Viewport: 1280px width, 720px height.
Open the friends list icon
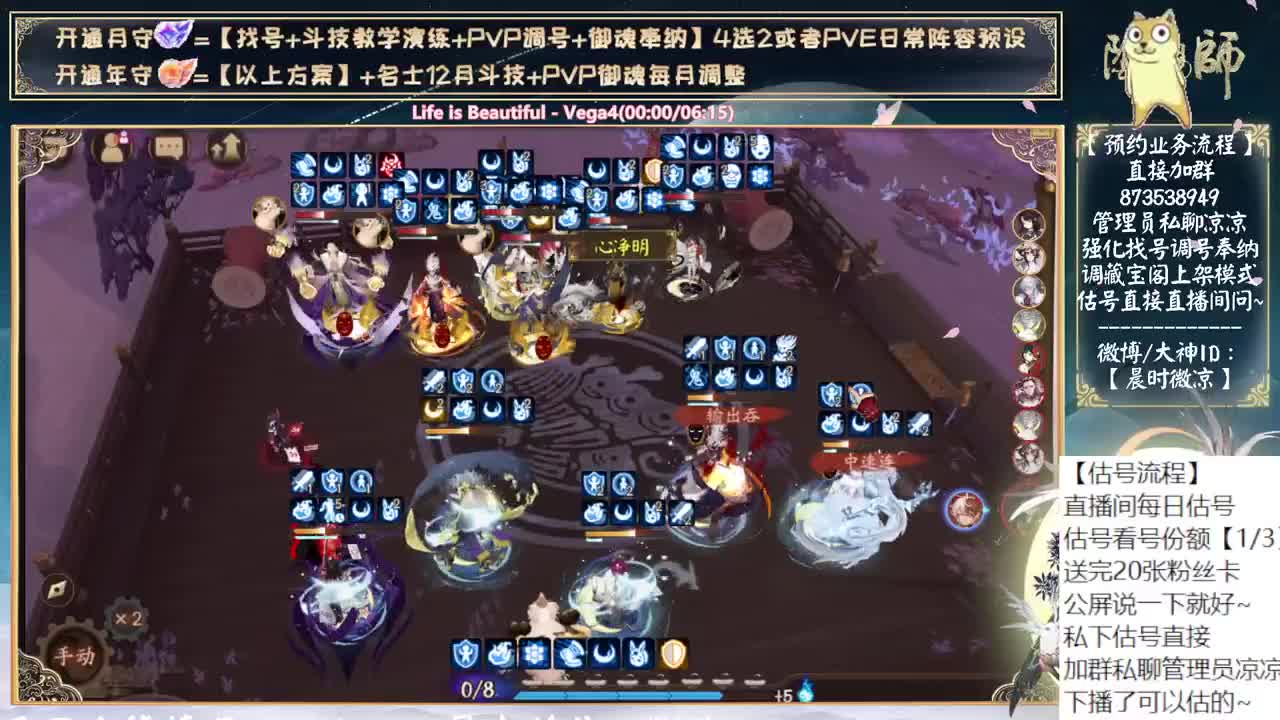111,148
